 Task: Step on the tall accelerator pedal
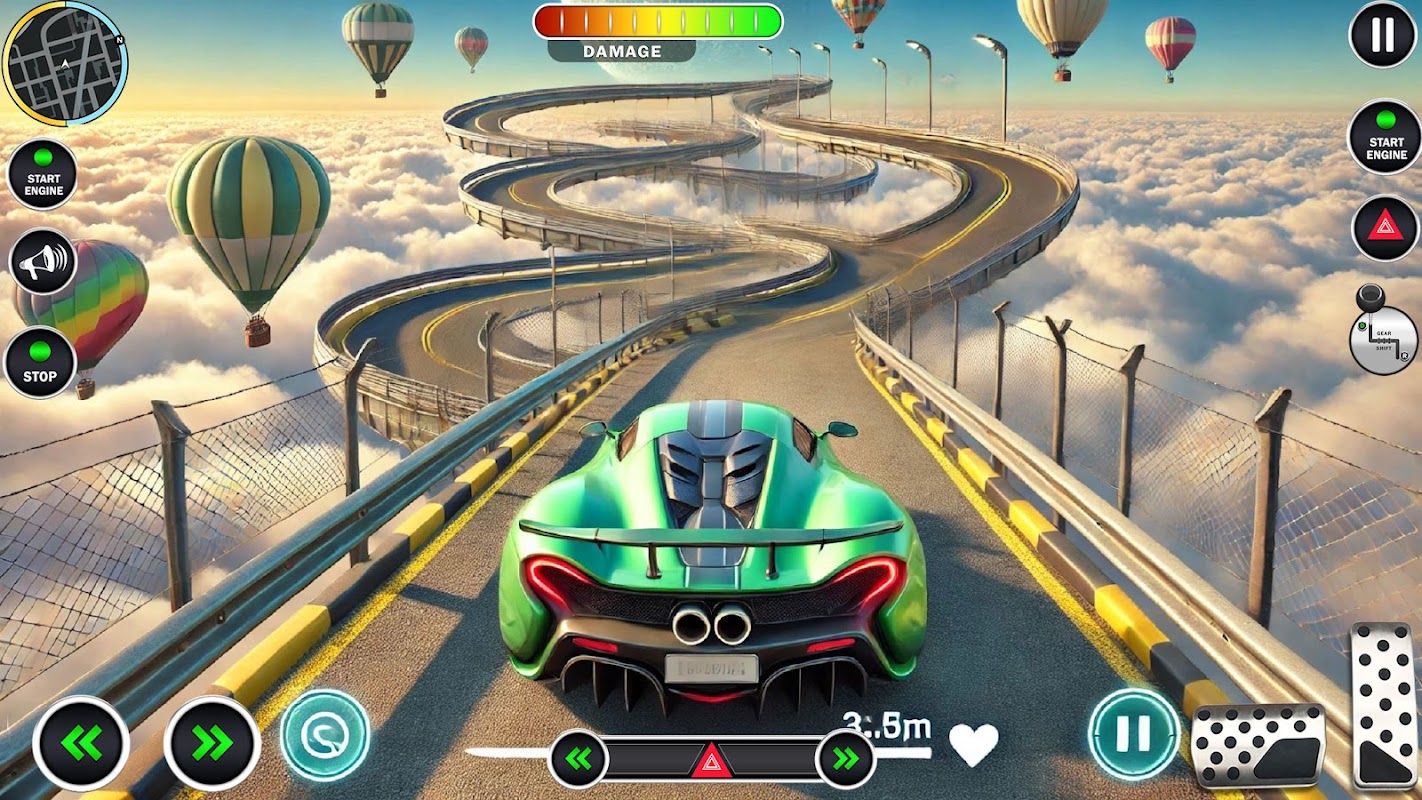1385,706
